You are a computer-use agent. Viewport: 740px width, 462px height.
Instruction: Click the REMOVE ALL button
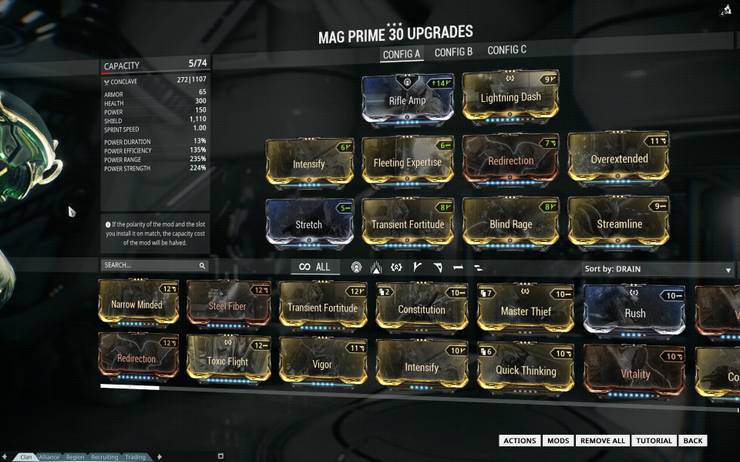[602, 441]
